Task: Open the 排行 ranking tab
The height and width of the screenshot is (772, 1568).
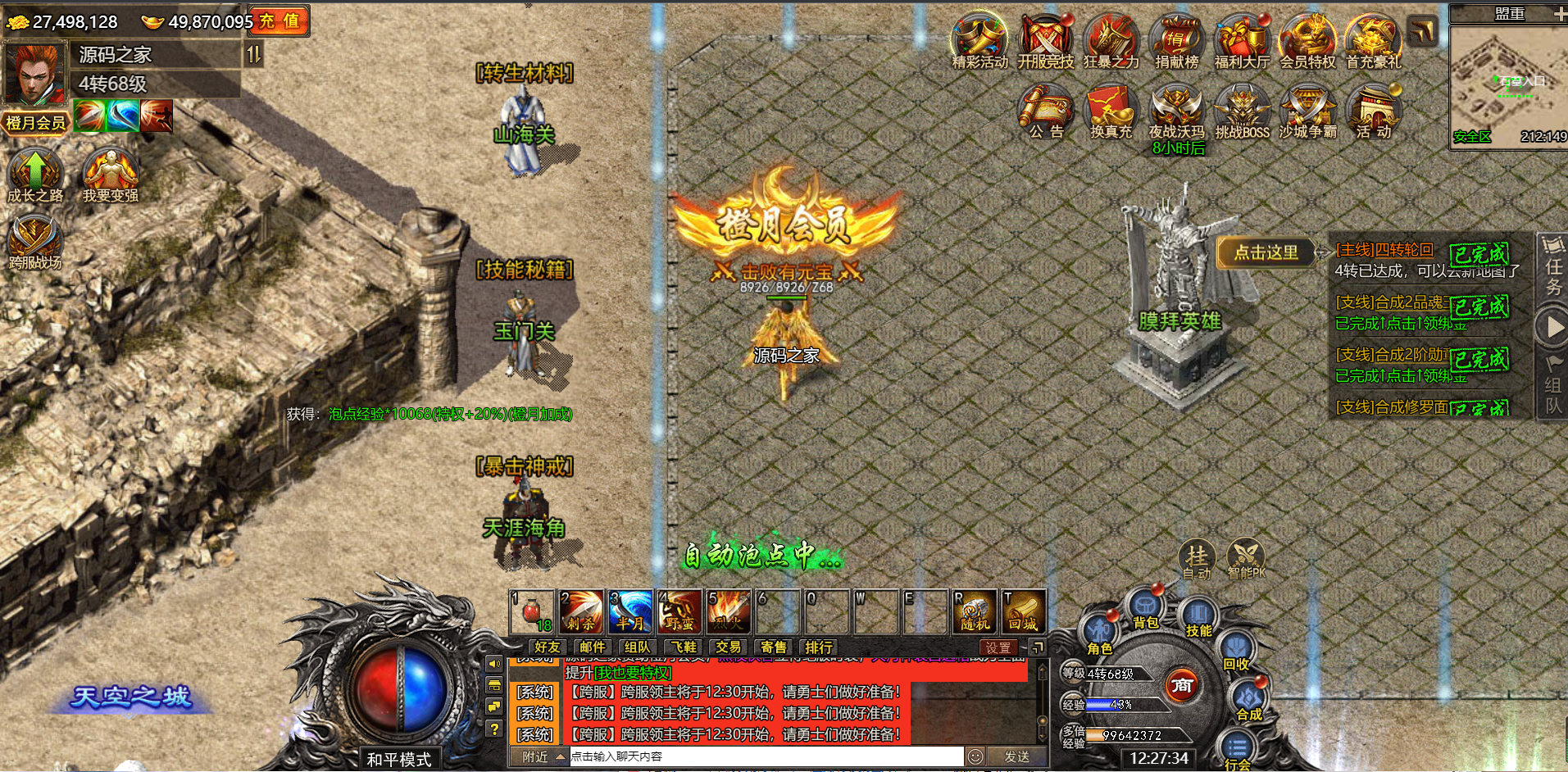Action: pyautogui.click(x=818, y=647)
